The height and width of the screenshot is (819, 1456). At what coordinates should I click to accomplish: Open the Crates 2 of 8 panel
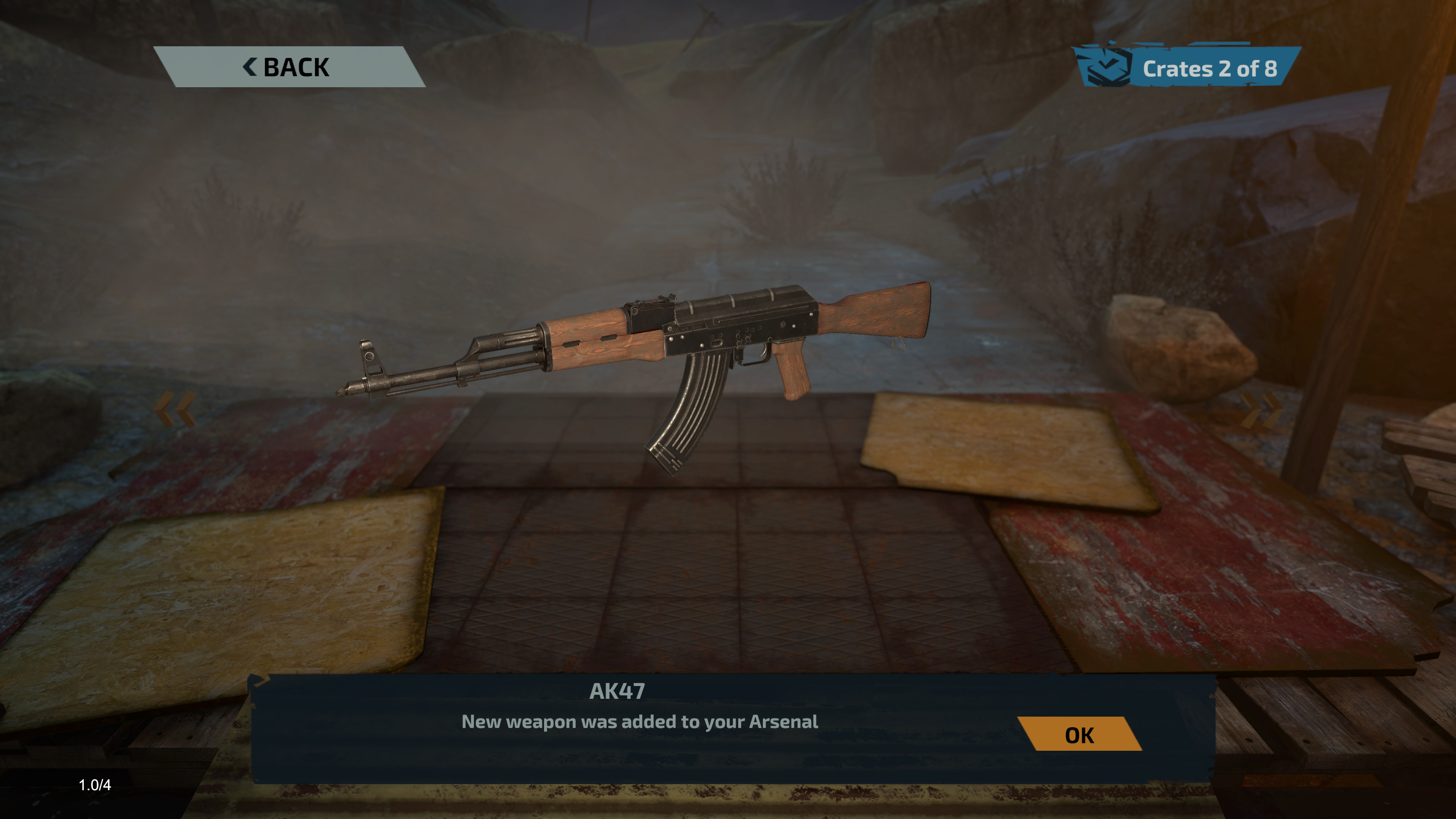[1187, 68]
